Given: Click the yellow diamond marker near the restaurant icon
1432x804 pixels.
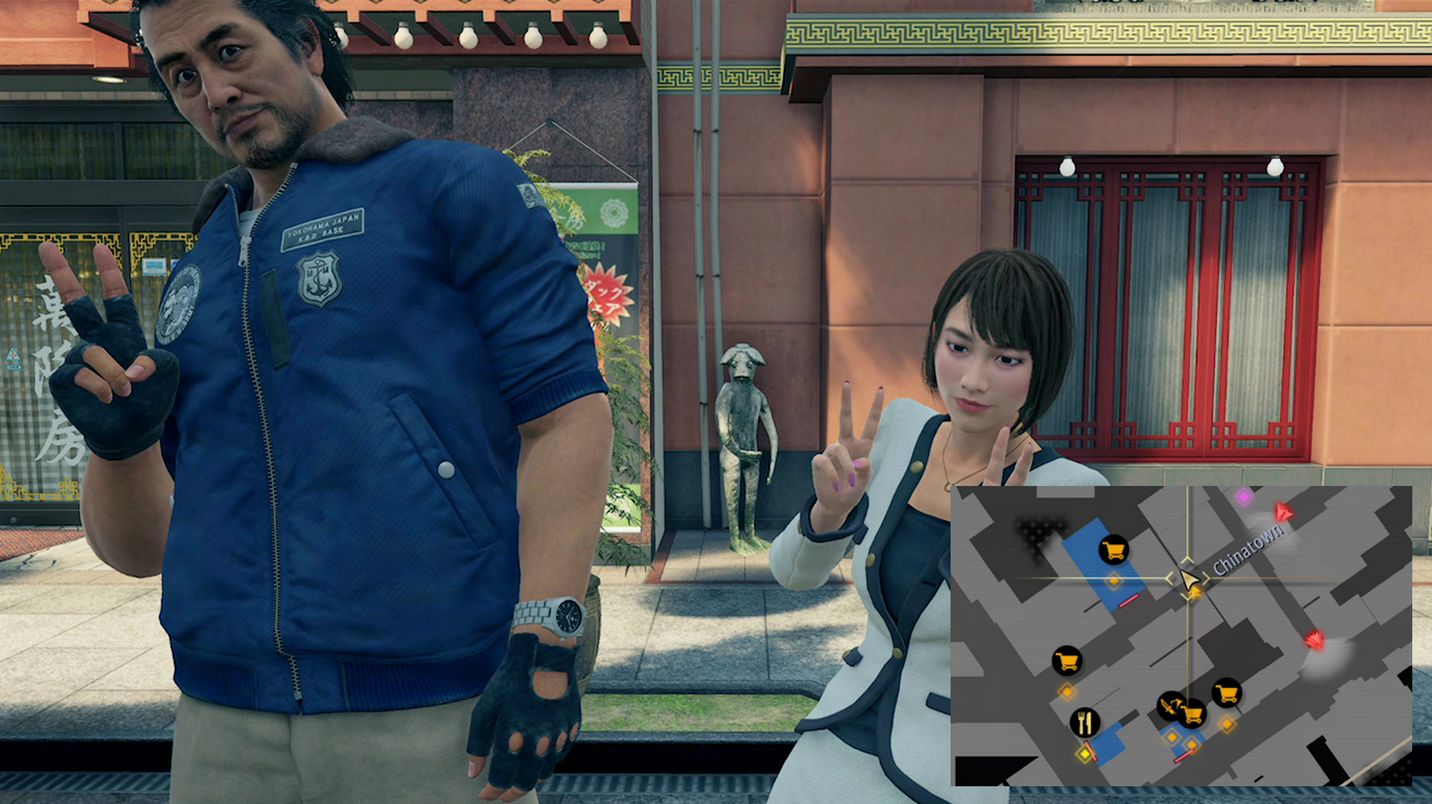Looking at the screenshot, I should tap(1085, 754).
